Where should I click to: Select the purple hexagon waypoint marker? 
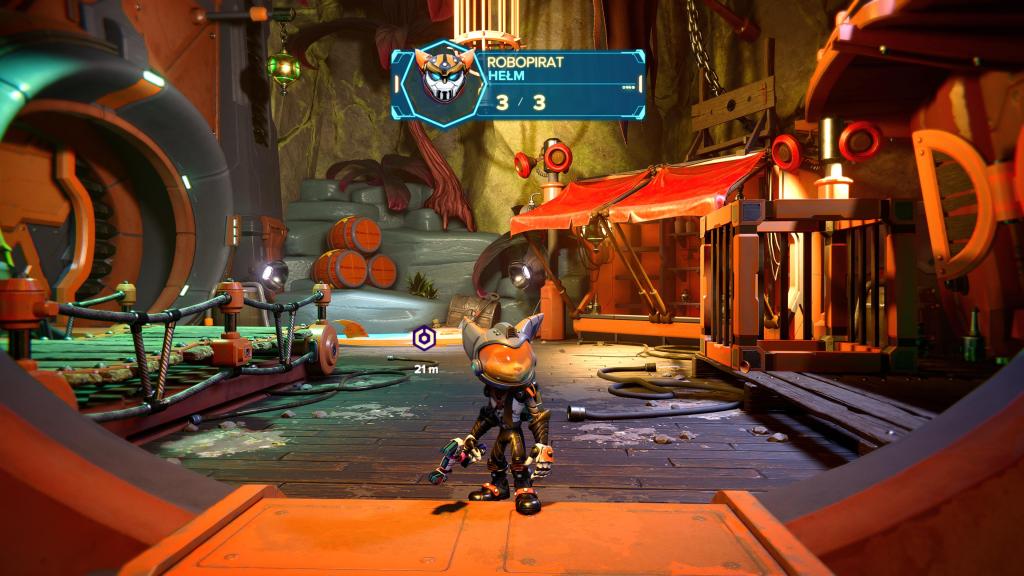point(425,340)
